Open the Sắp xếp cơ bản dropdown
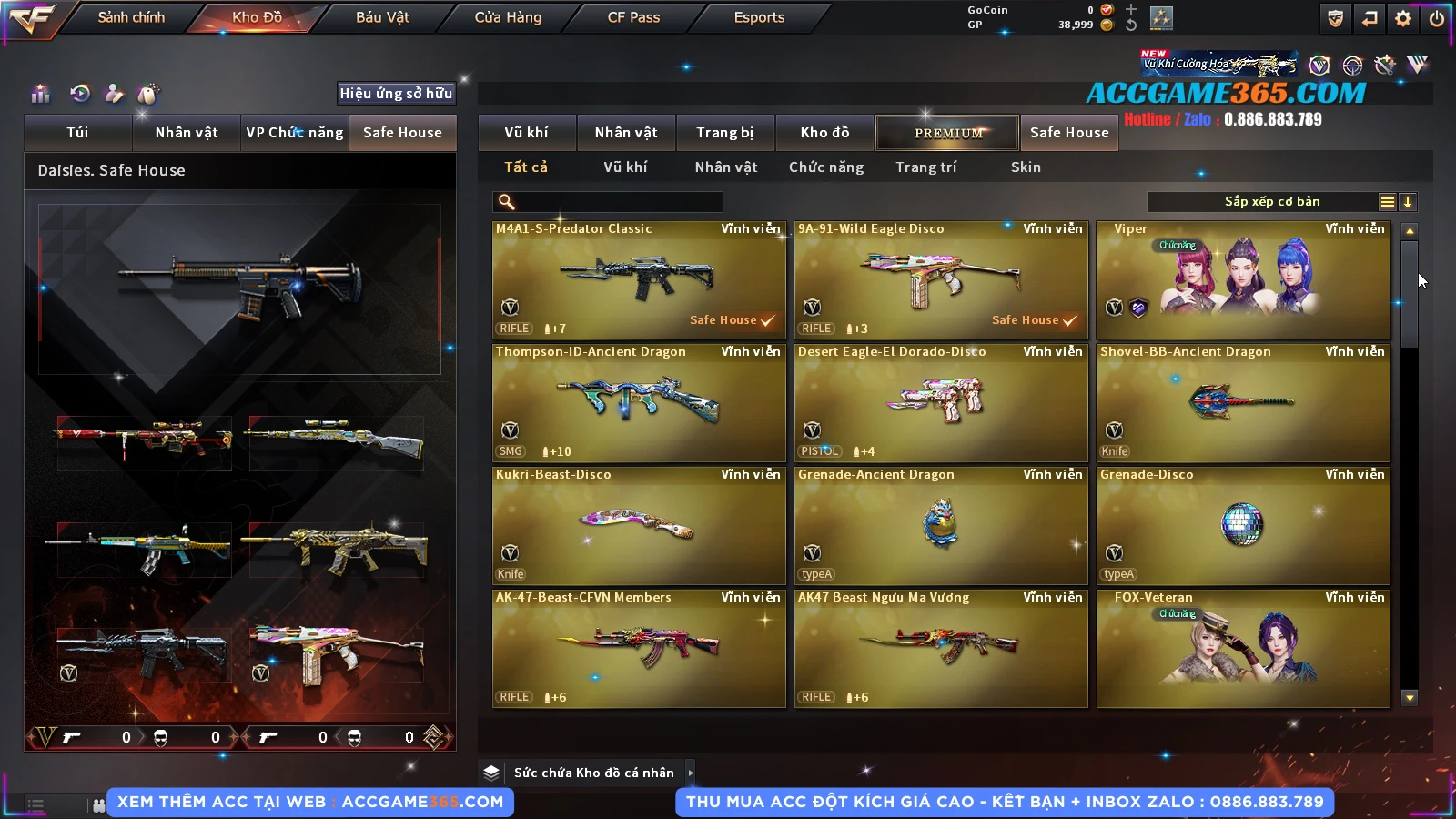 [1271, 202]
